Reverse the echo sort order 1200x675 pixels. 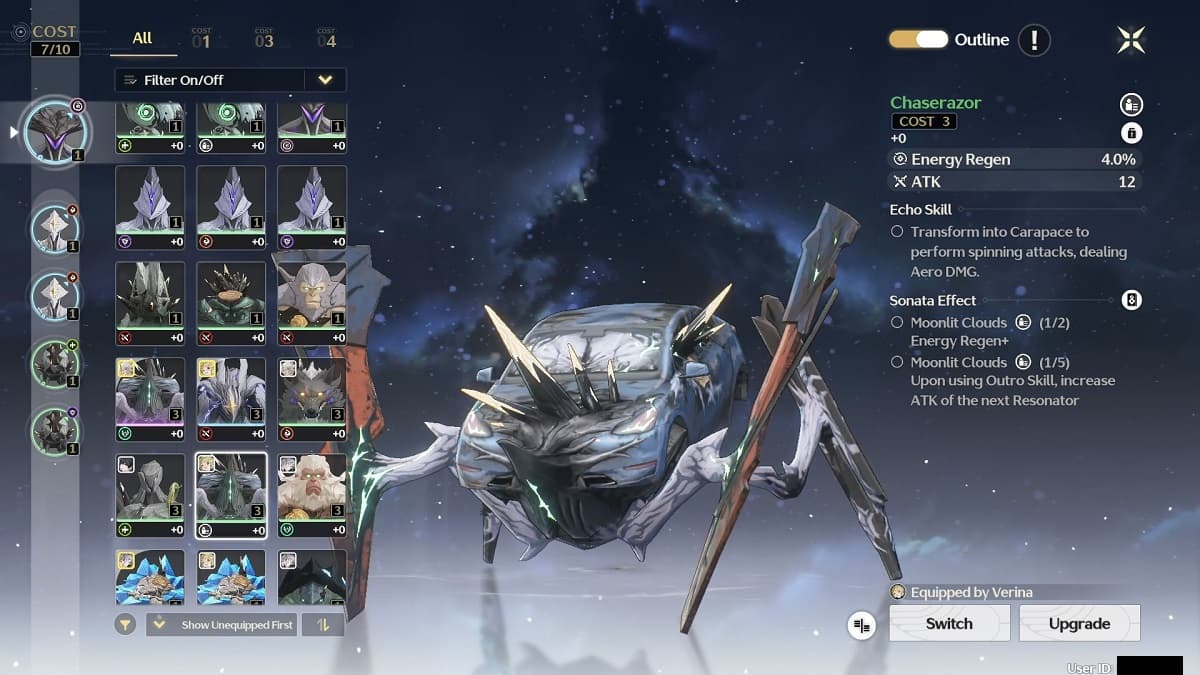pos(323,625)
